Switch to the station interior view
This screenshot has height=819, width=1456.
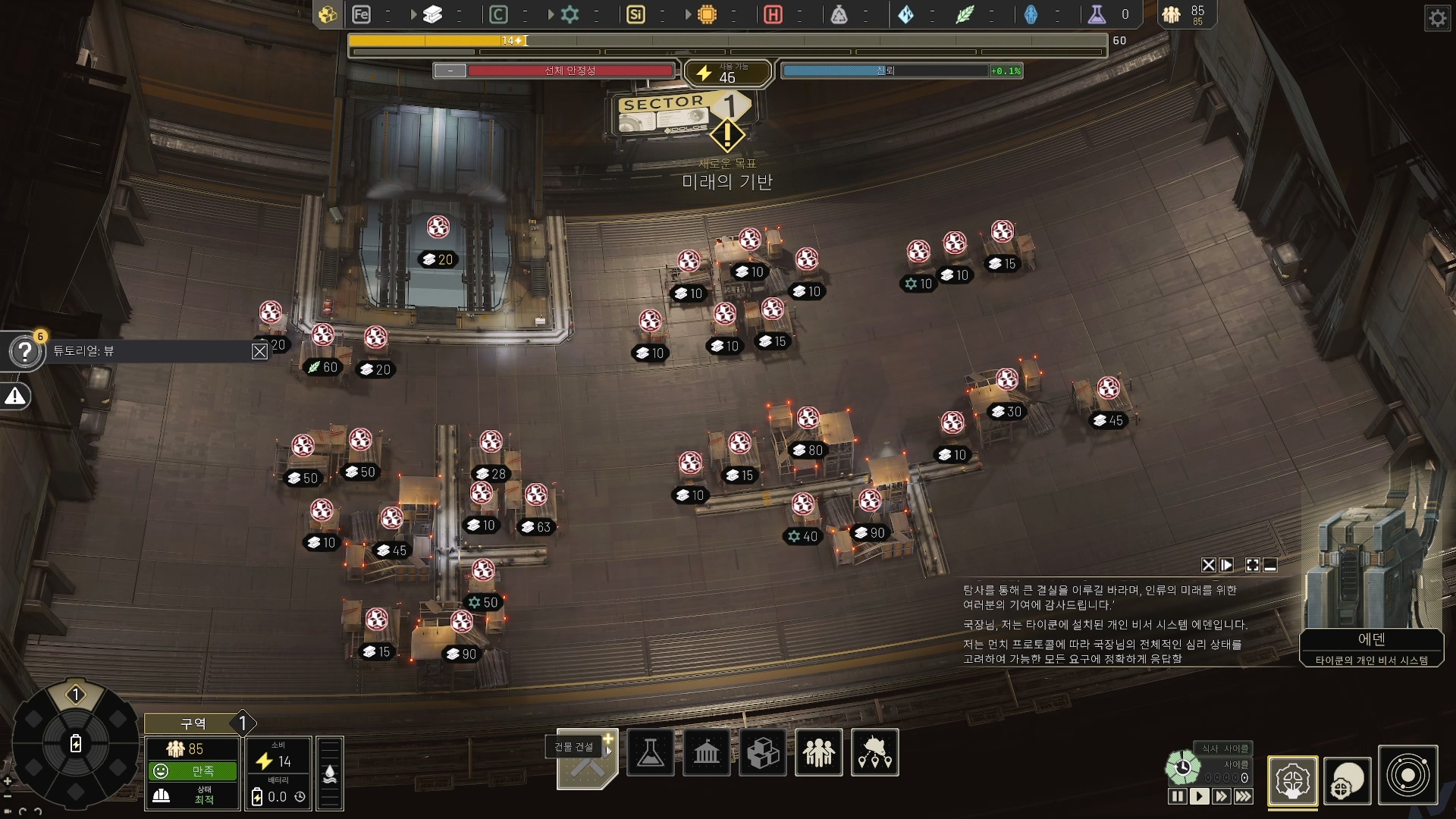pyautogui.click(x=1292, y=780)
